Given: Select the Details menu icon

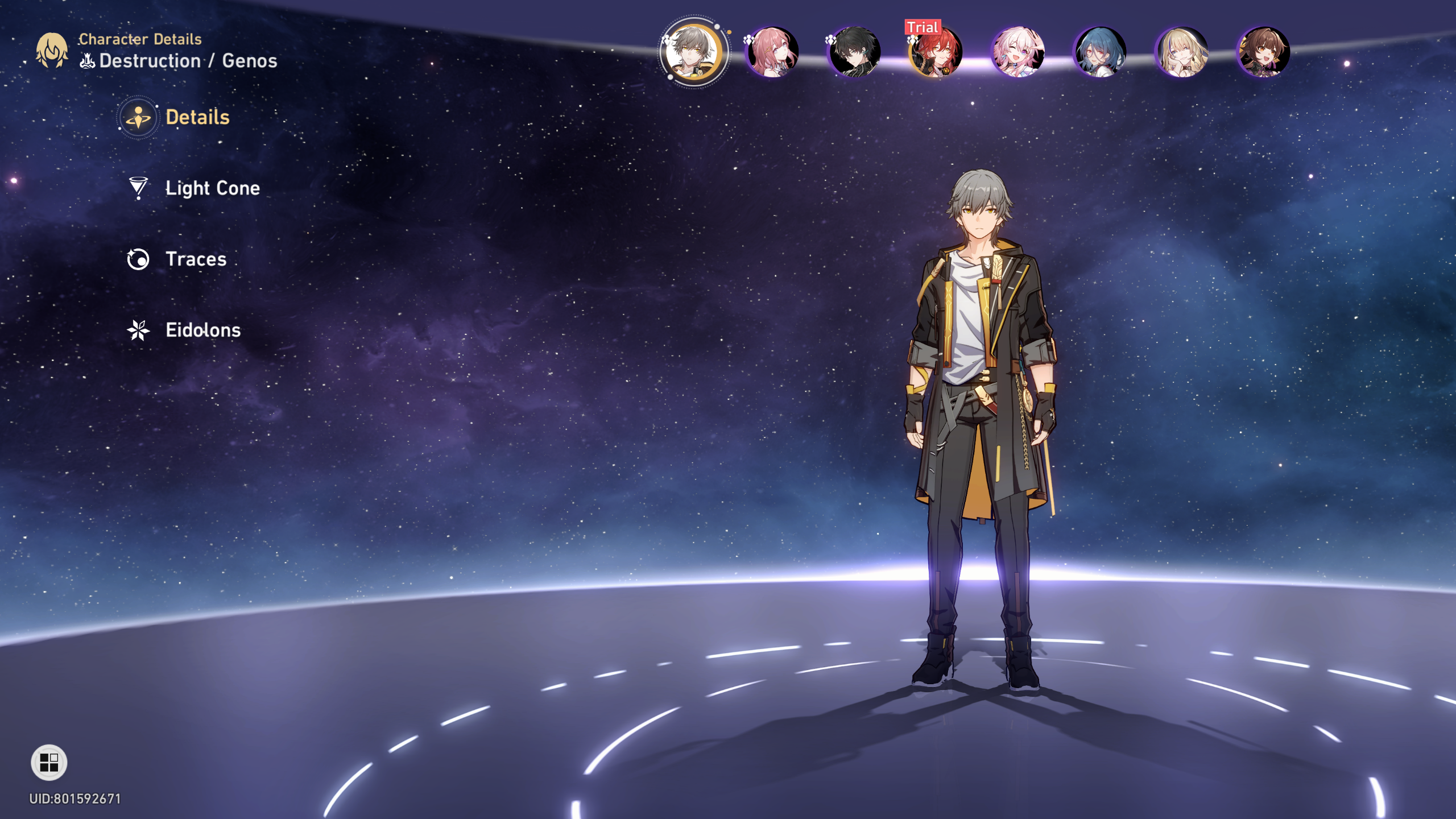Looking at the screenshot, I should pos(138,118).
